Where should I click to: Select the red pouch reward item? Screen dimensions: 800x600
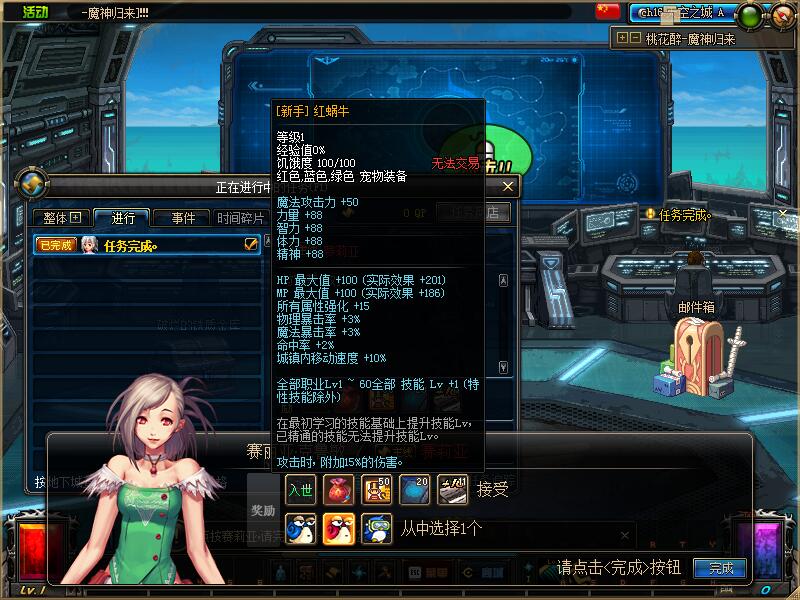338,489
